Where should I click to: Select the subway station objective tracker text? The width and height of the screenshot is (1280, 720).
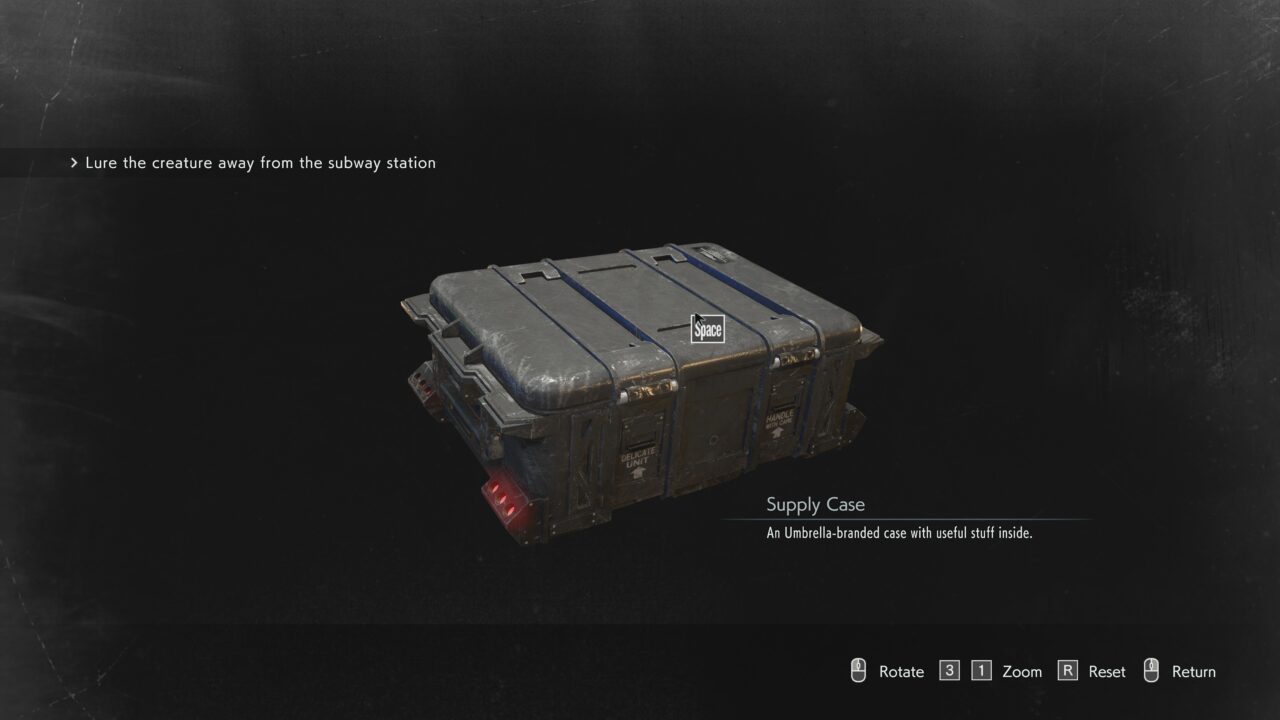[x=260, y=163]
